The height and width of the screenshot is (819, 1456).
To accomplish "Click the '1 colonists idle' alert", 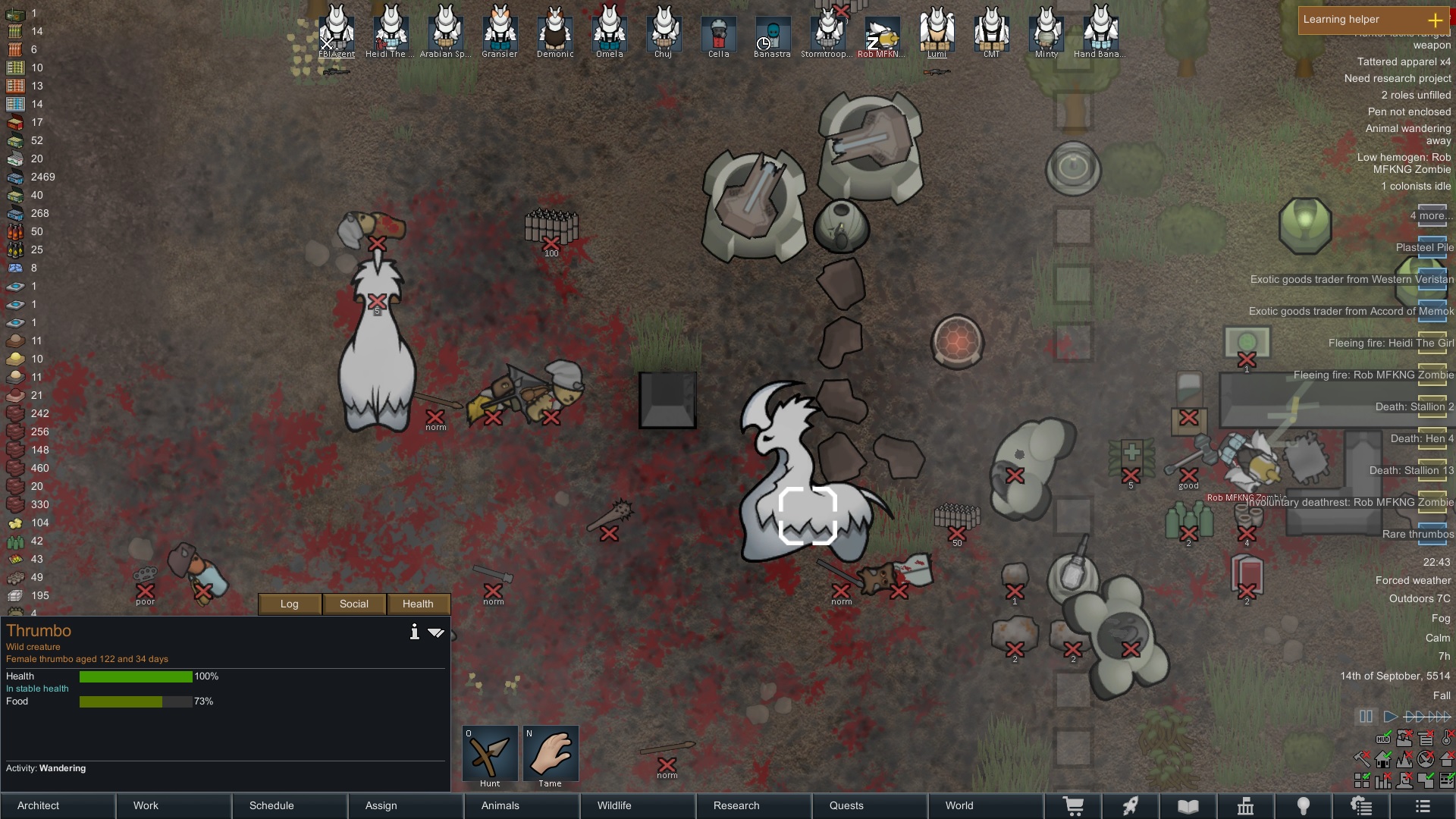I will 1414,186.
